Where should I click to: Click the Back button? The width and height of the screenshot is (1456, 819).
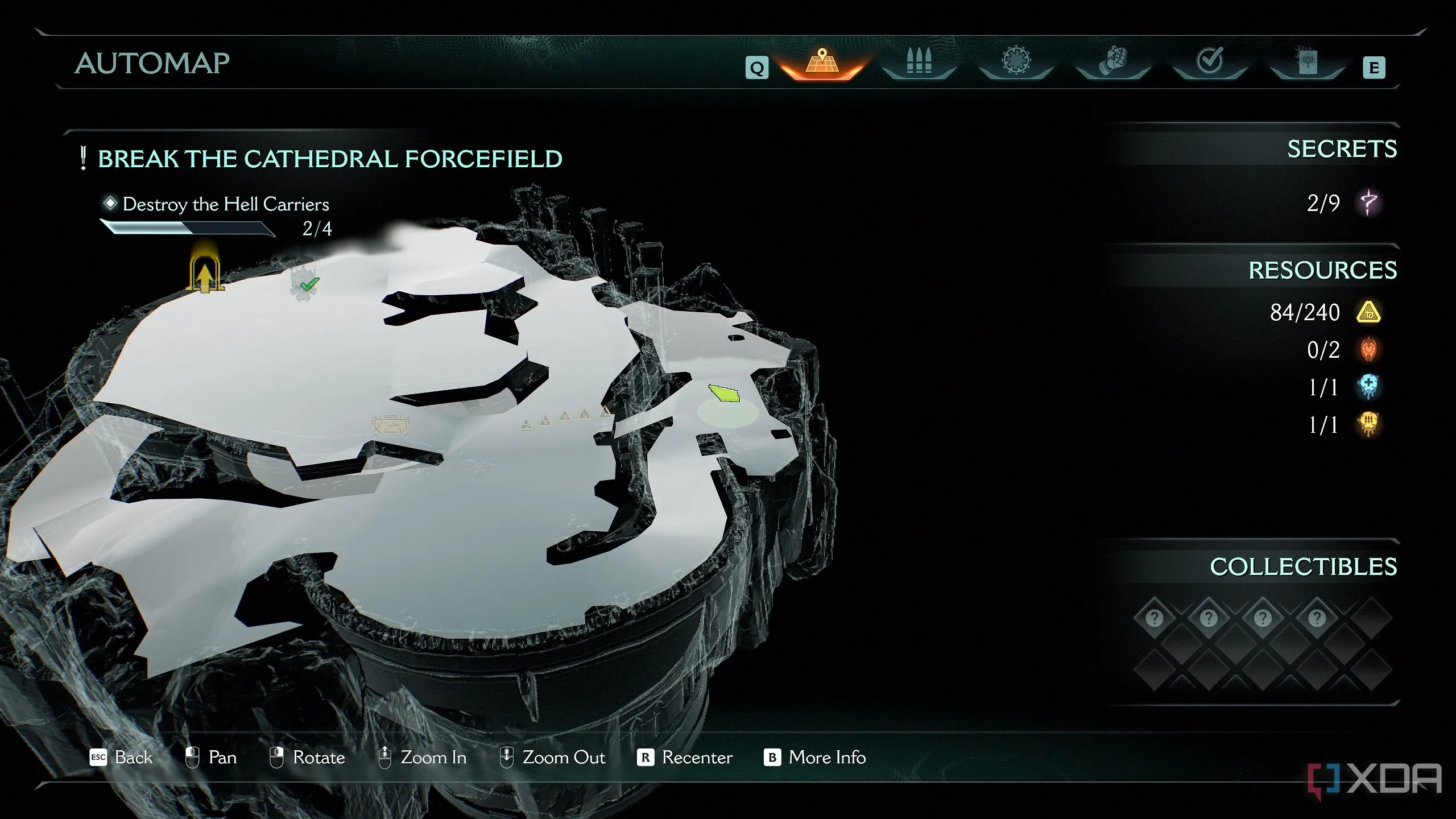122,758
